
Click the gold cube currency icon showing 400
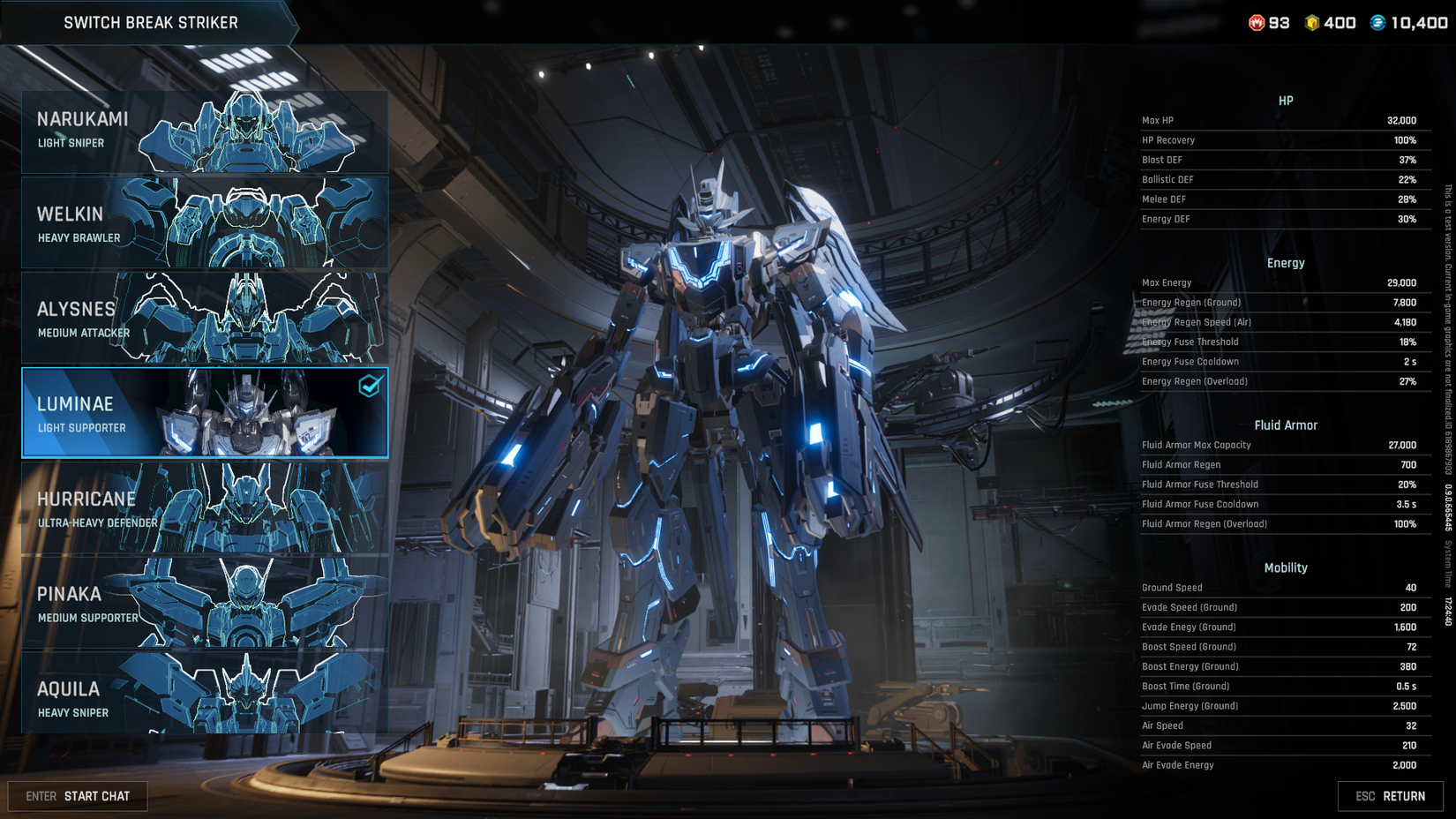1311,24
